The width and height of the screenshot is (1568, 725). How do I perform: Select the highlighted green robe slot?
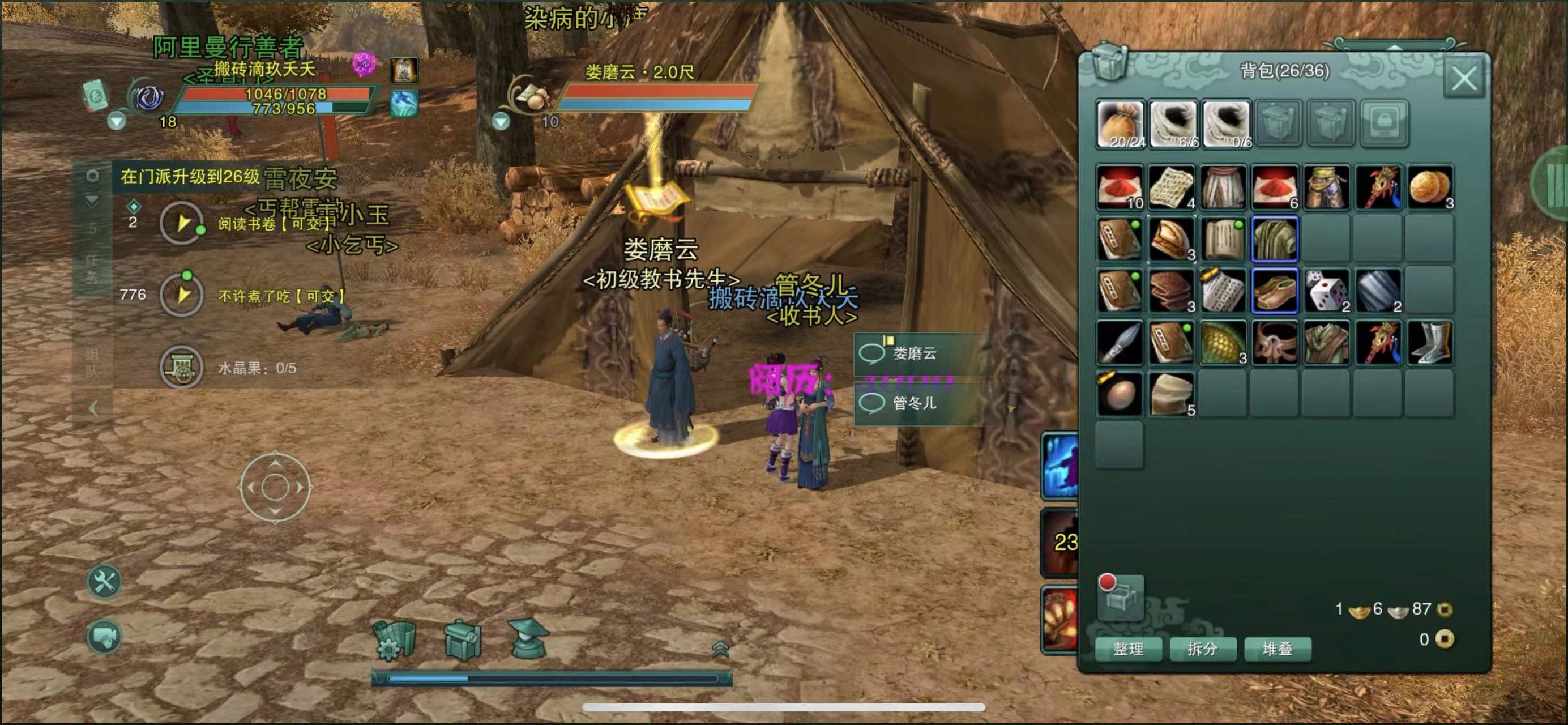(x=1275, y=239)
